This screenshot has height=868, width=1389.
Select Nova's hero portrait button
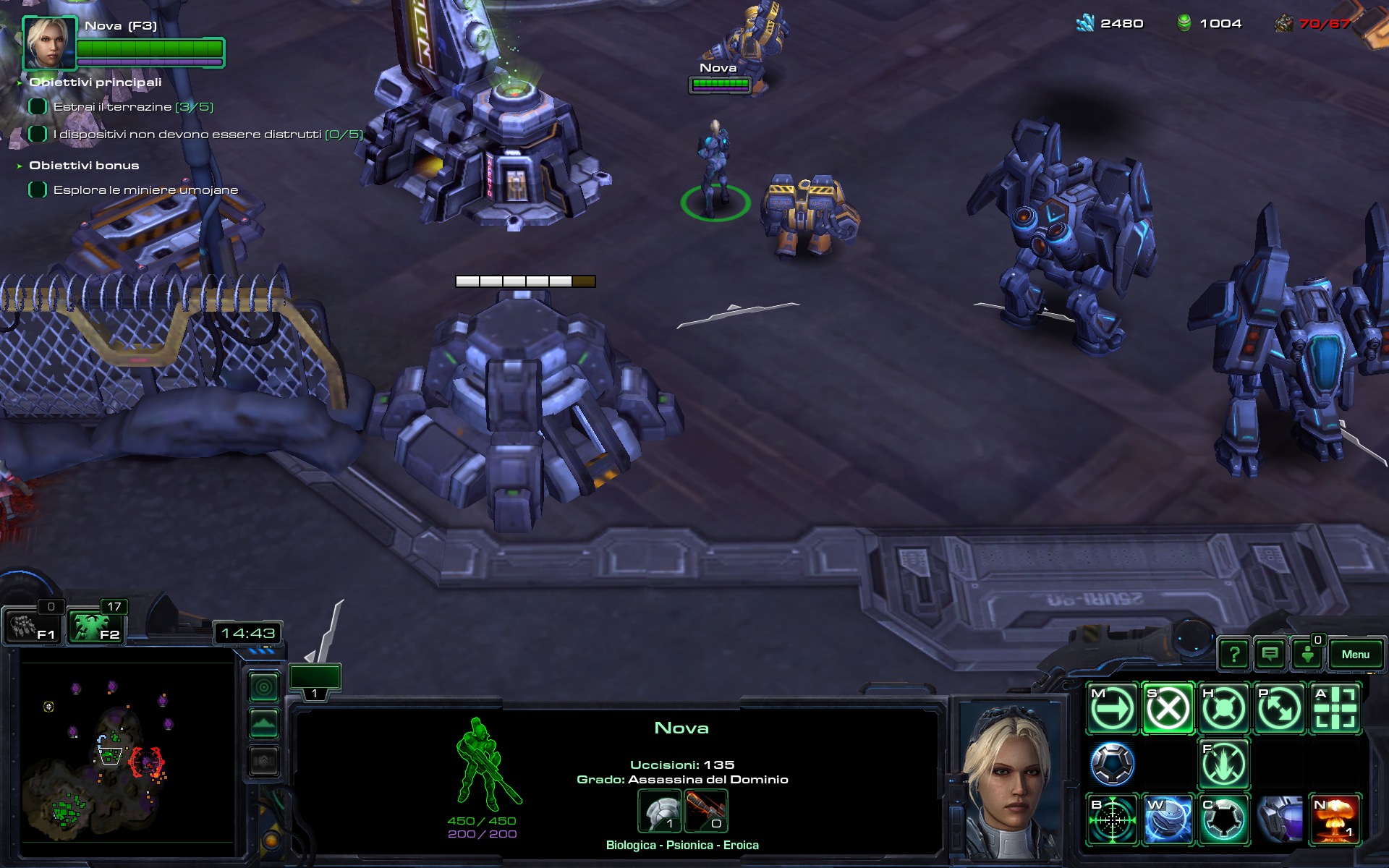click(49, 42)
